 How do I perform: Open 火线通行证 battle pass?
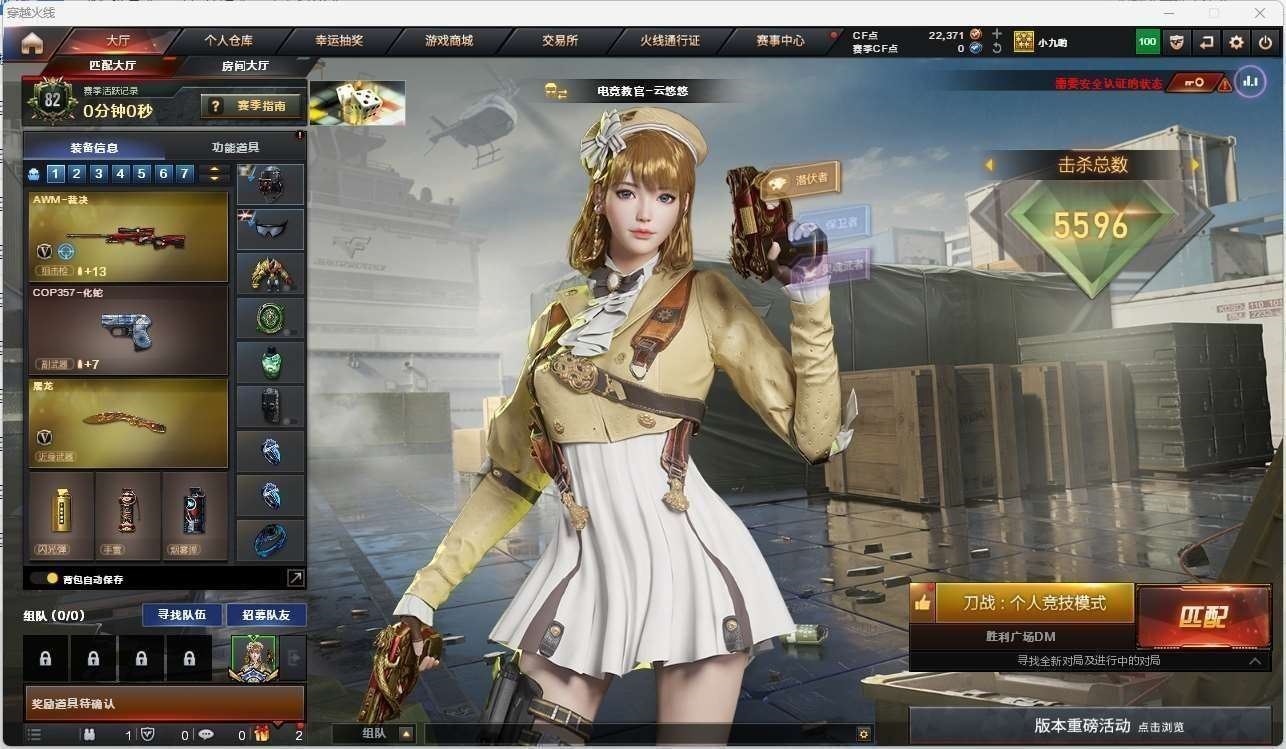pyautogui.click(x=670, y=41)
